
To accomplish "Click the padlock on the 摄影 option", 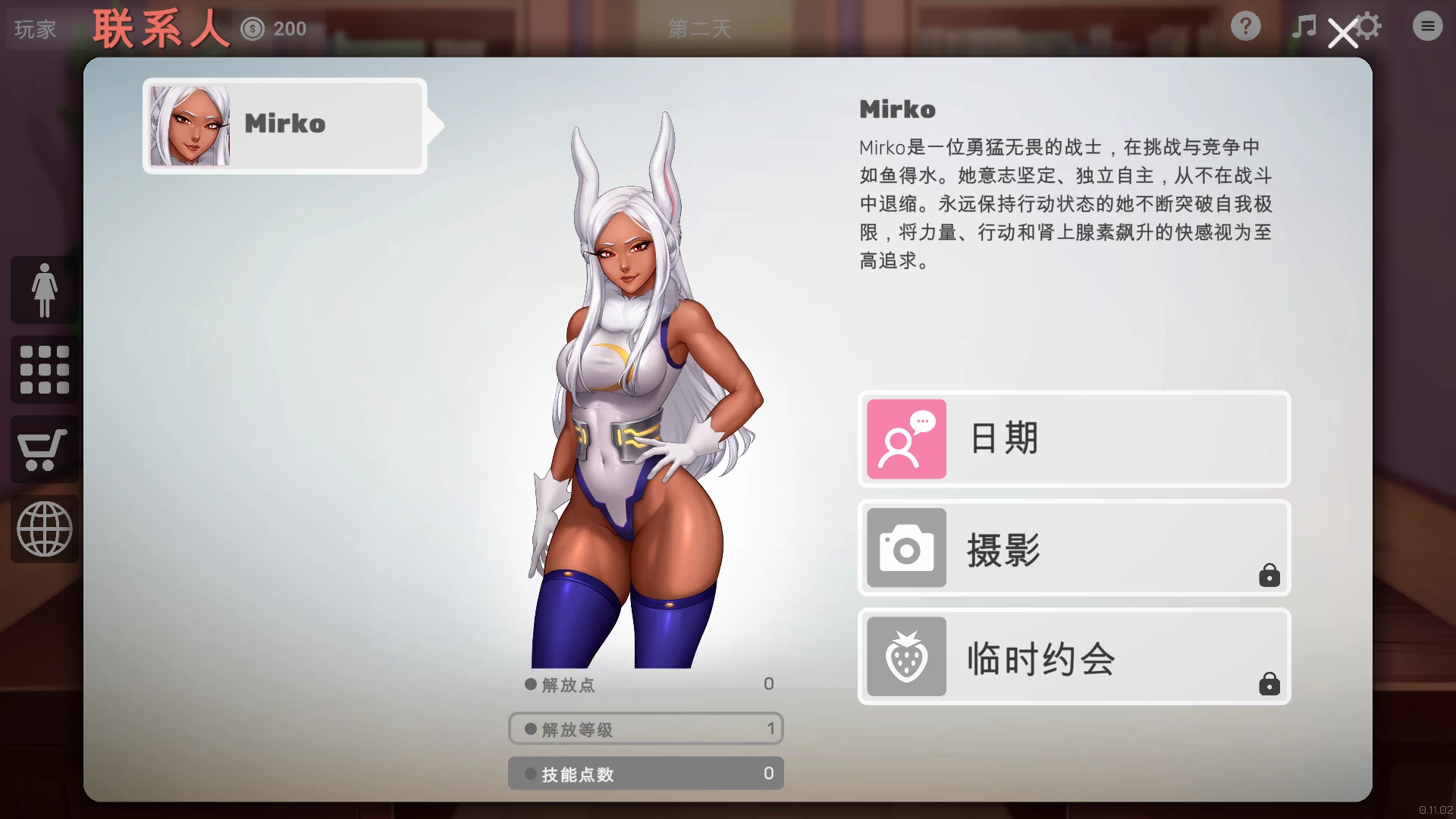I will (x=1270, y=576).
